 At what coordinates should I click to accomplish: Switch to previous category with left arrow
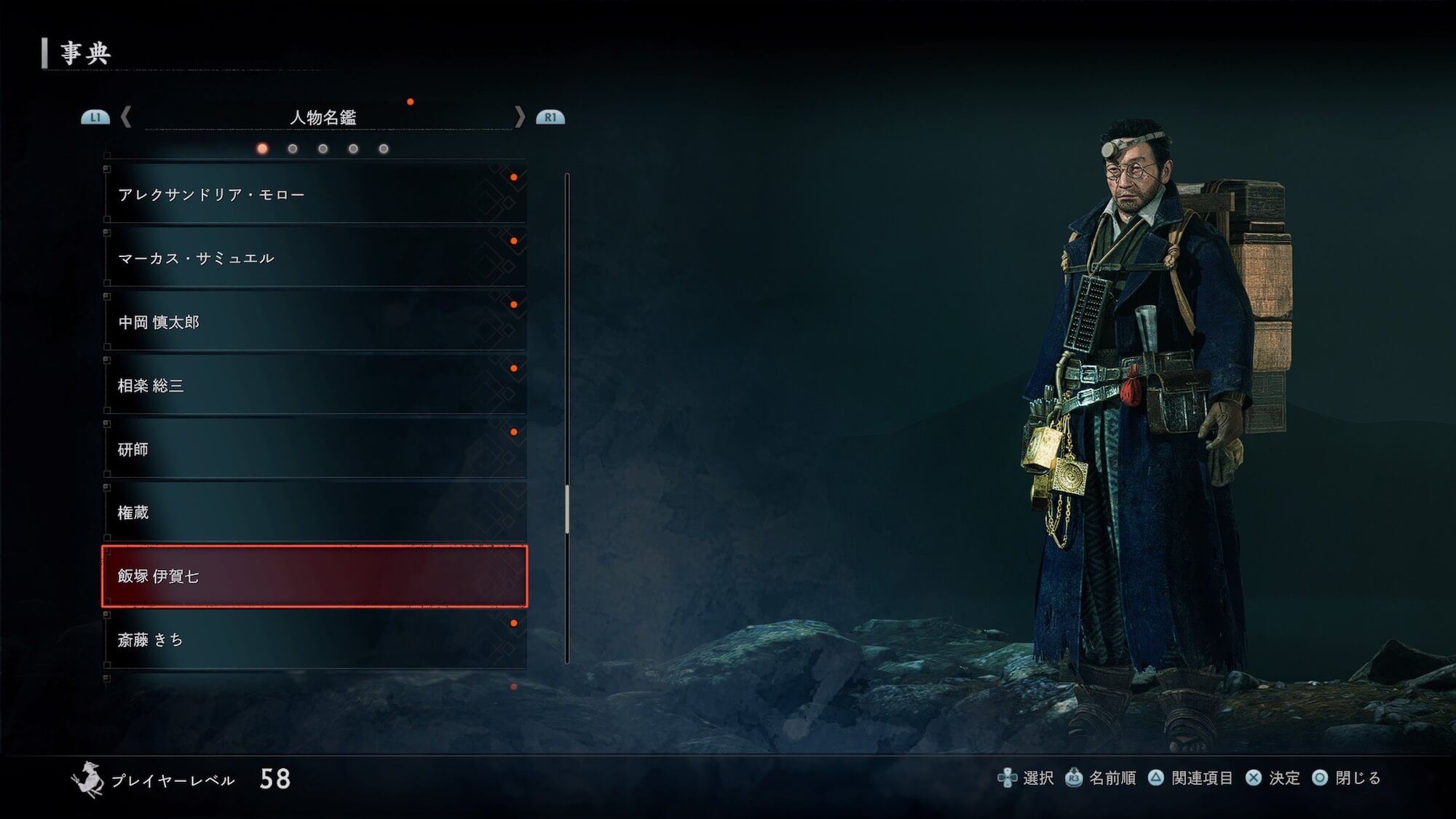126,116
